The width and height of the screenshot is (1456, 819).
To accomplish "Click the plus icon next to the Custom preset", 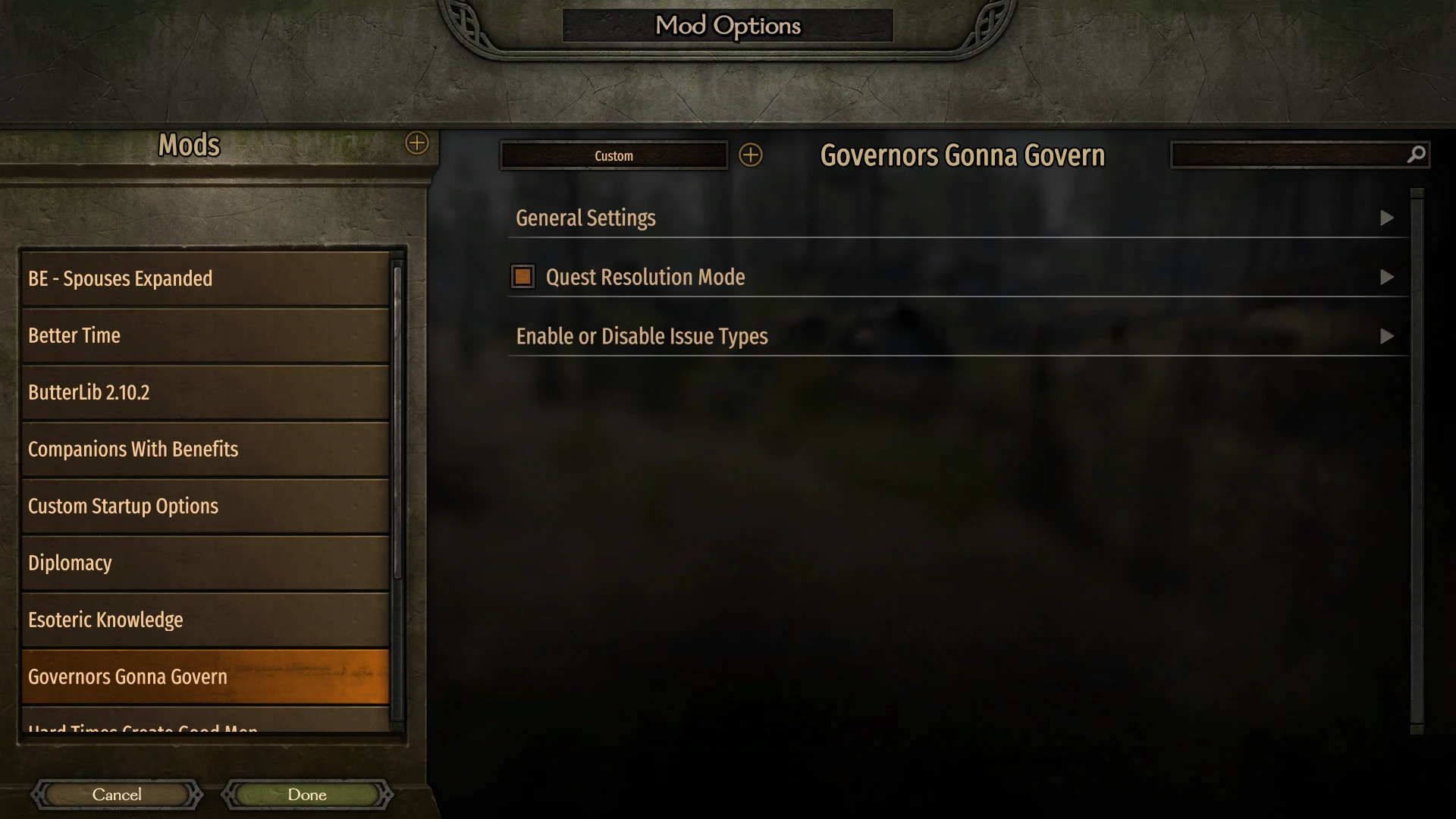I will click(x=752, y=155).
